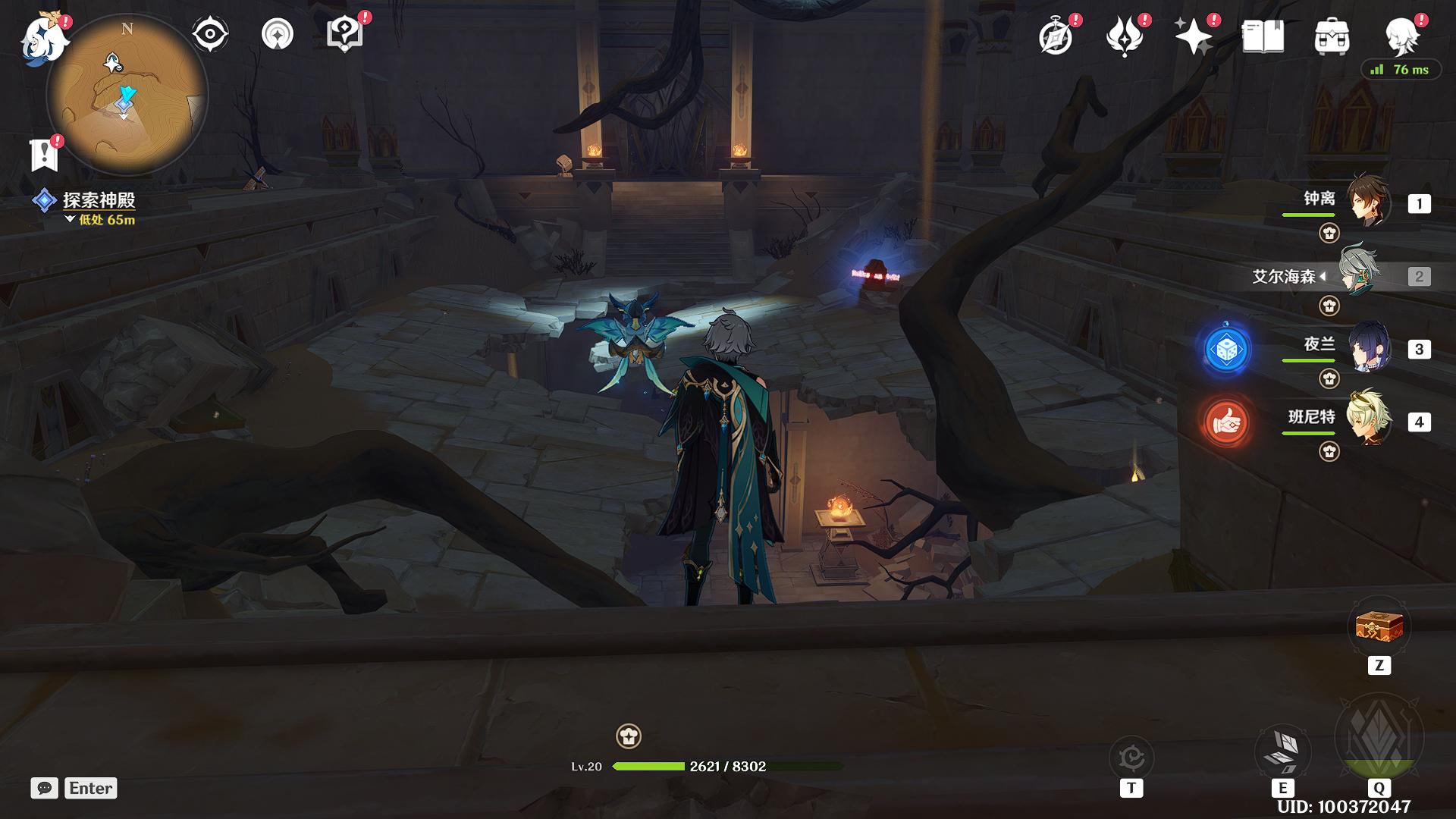
Task: Activate 艾尔海森's elemental skill
Action: [1282, 749]
